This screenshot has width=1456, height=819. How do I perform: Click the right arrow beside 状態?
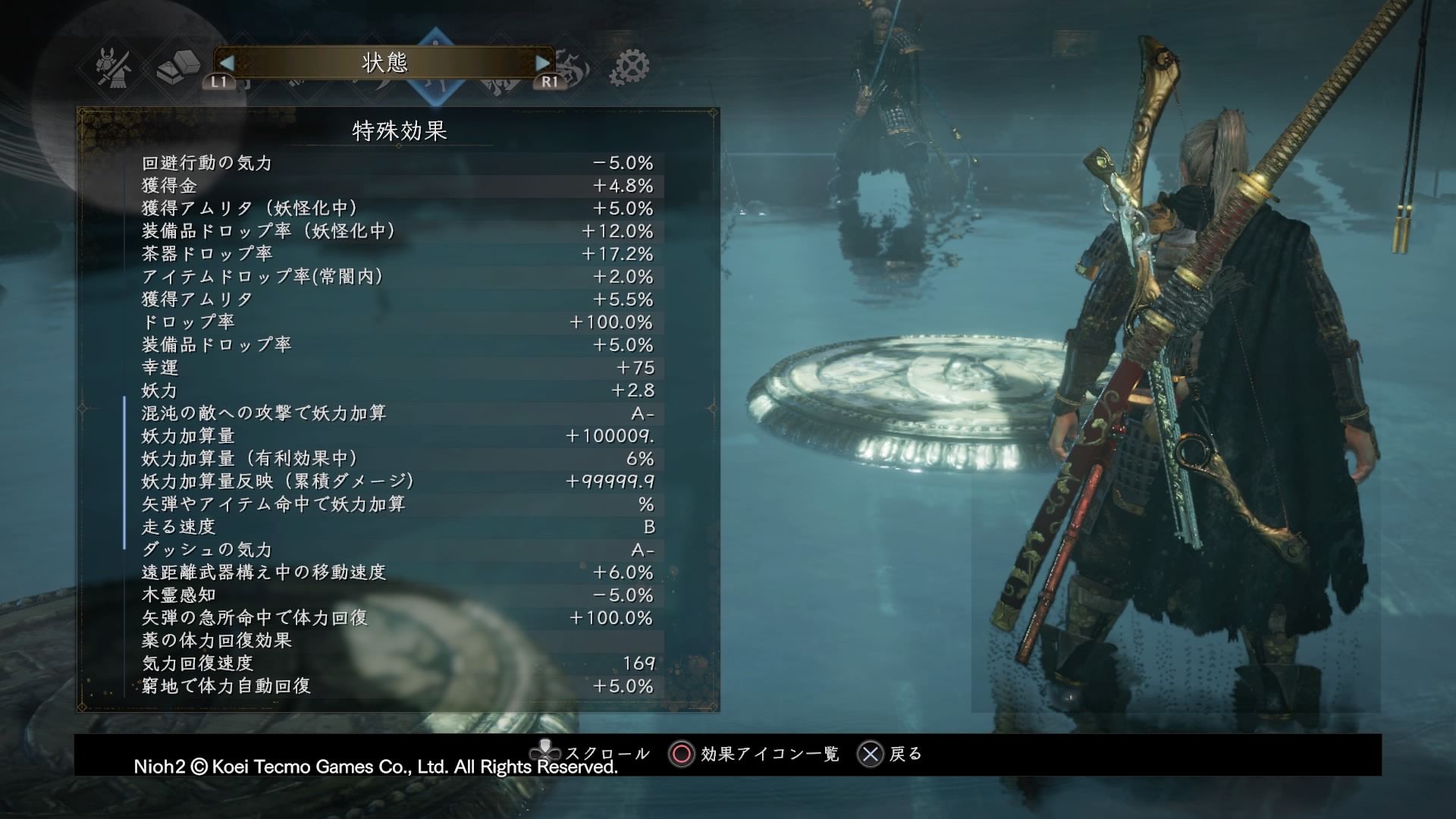tap(542, 63)
